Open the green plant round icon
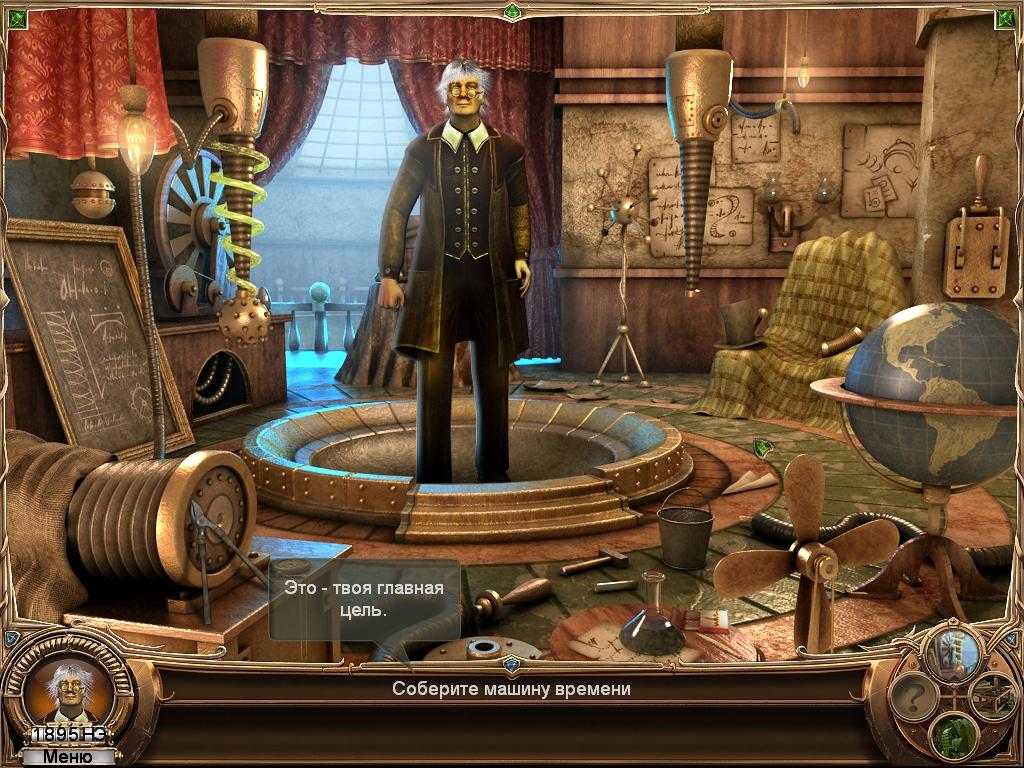This screenshot has height=768, width=1024. point(953,735)
